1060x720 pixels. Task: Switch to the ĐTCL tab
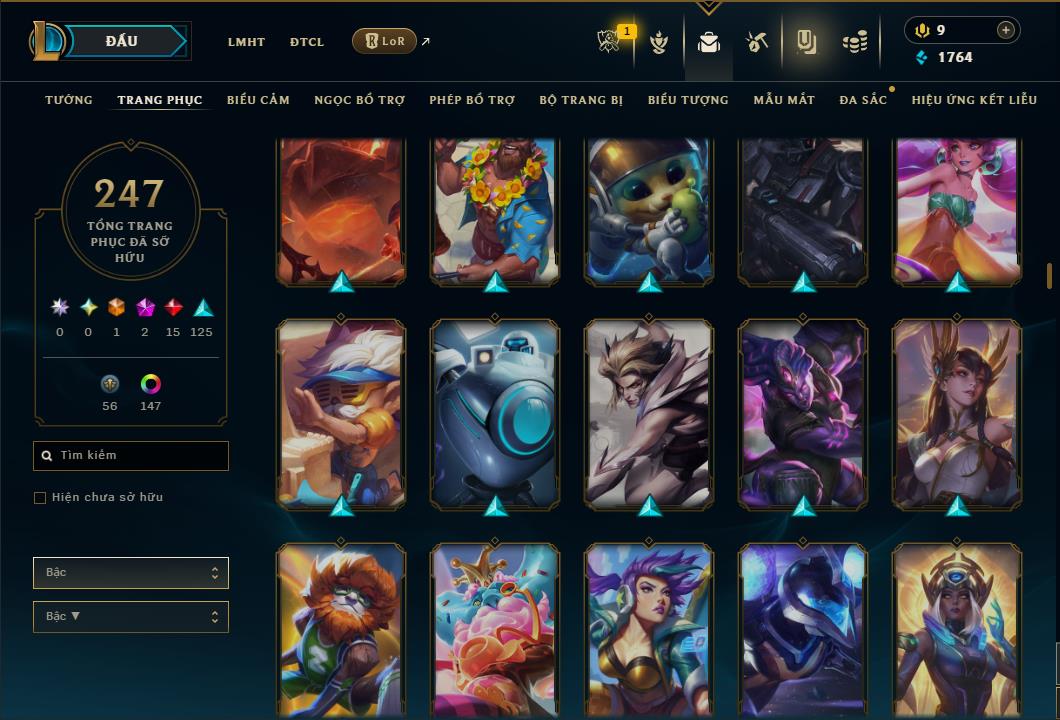pos(307,42)
